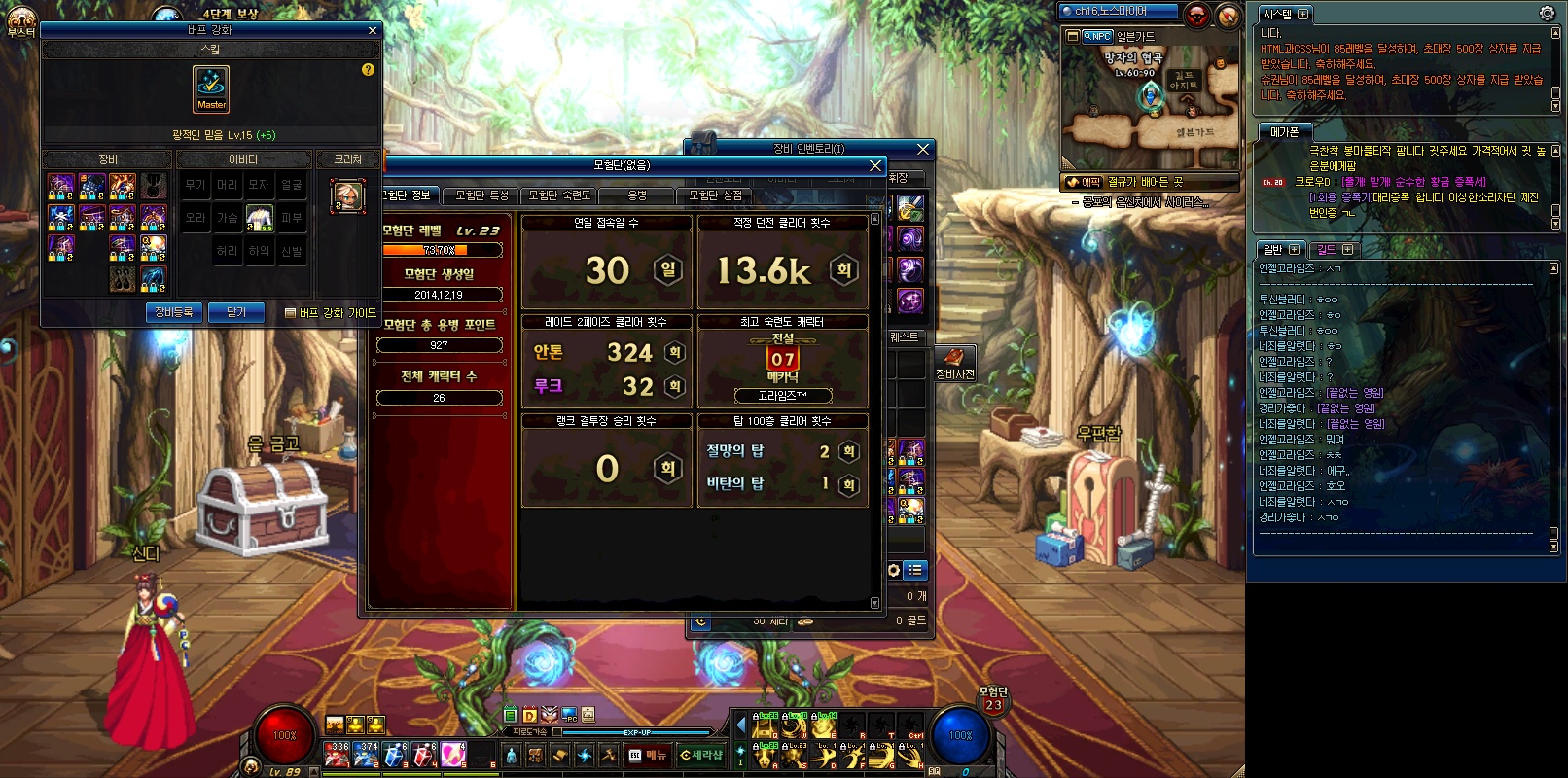This screenshot has width=1568, height=778.
Task: Close the 모험단 window
Action: point(874,165)
